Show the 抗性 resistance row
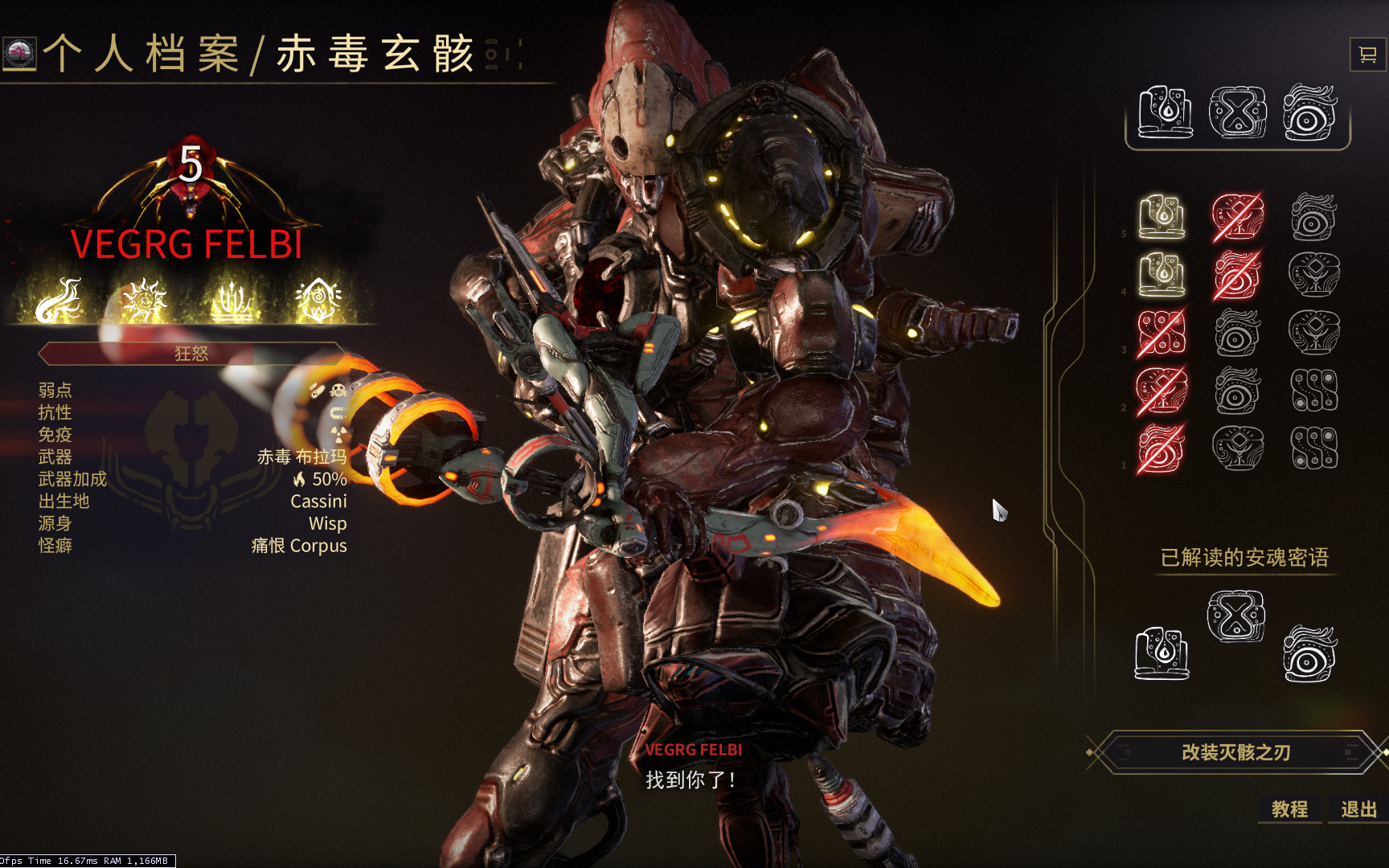1389x868 pixels. (x=55, y=413)
